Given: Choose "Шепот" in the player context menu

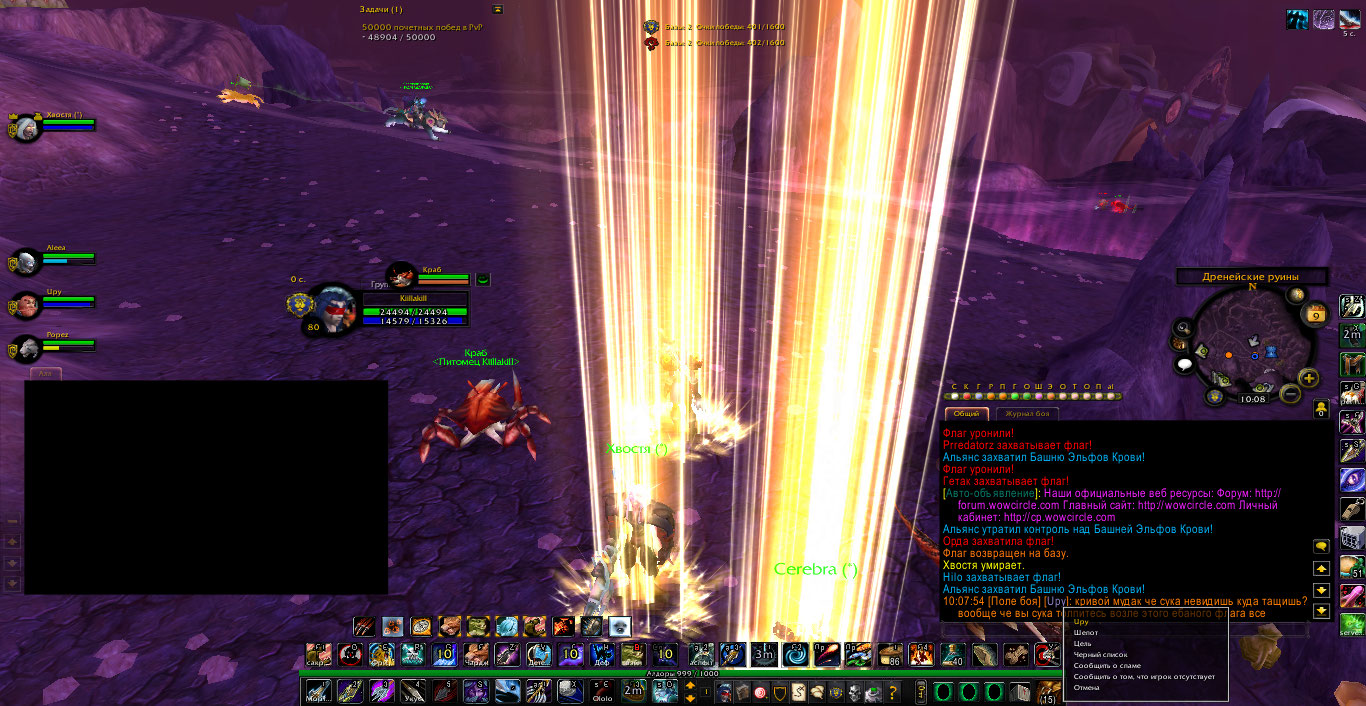Looking at the screenshot, I should 1086,633.
